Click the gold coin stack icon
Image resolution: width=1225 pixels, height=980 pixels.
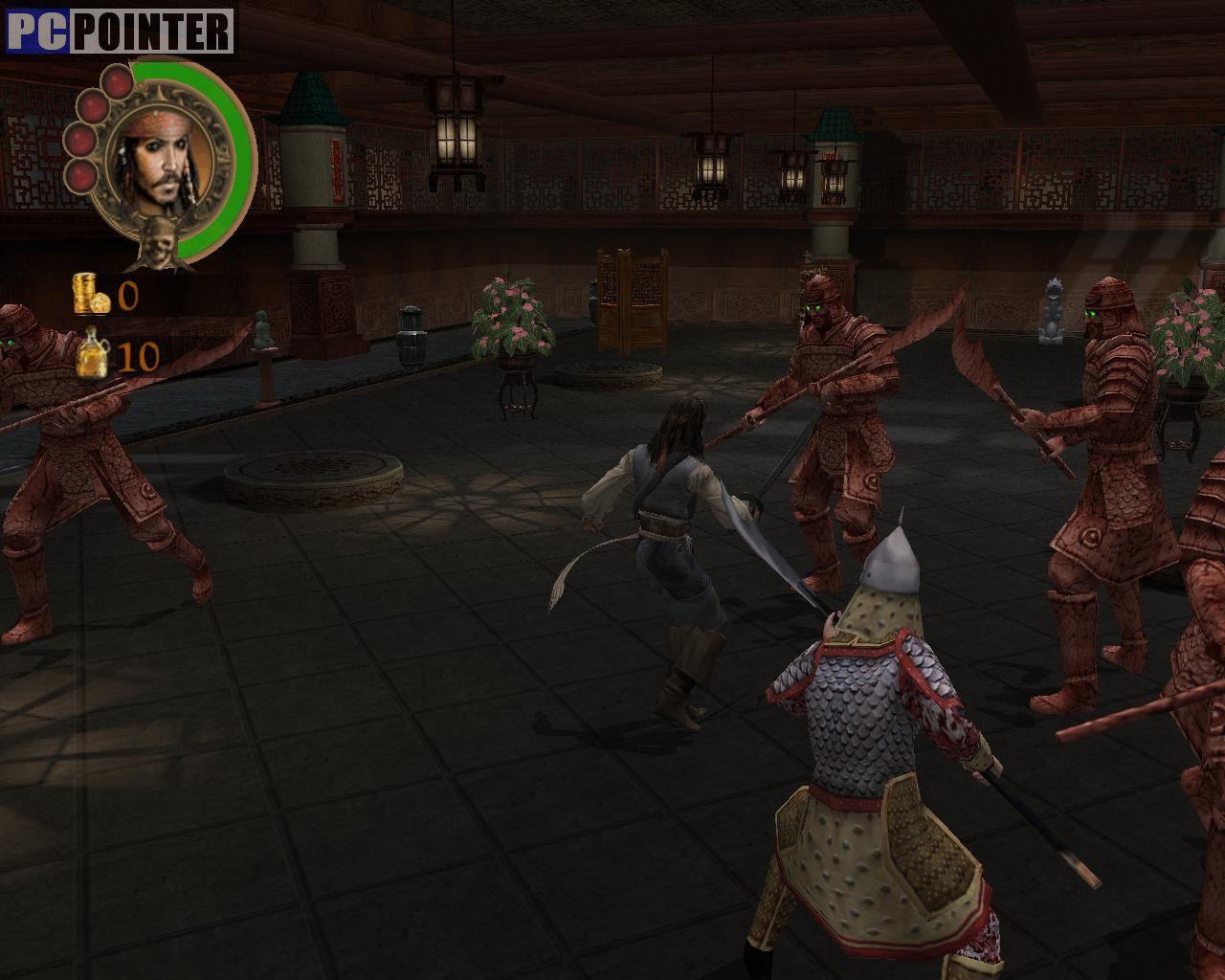(92, 294)
